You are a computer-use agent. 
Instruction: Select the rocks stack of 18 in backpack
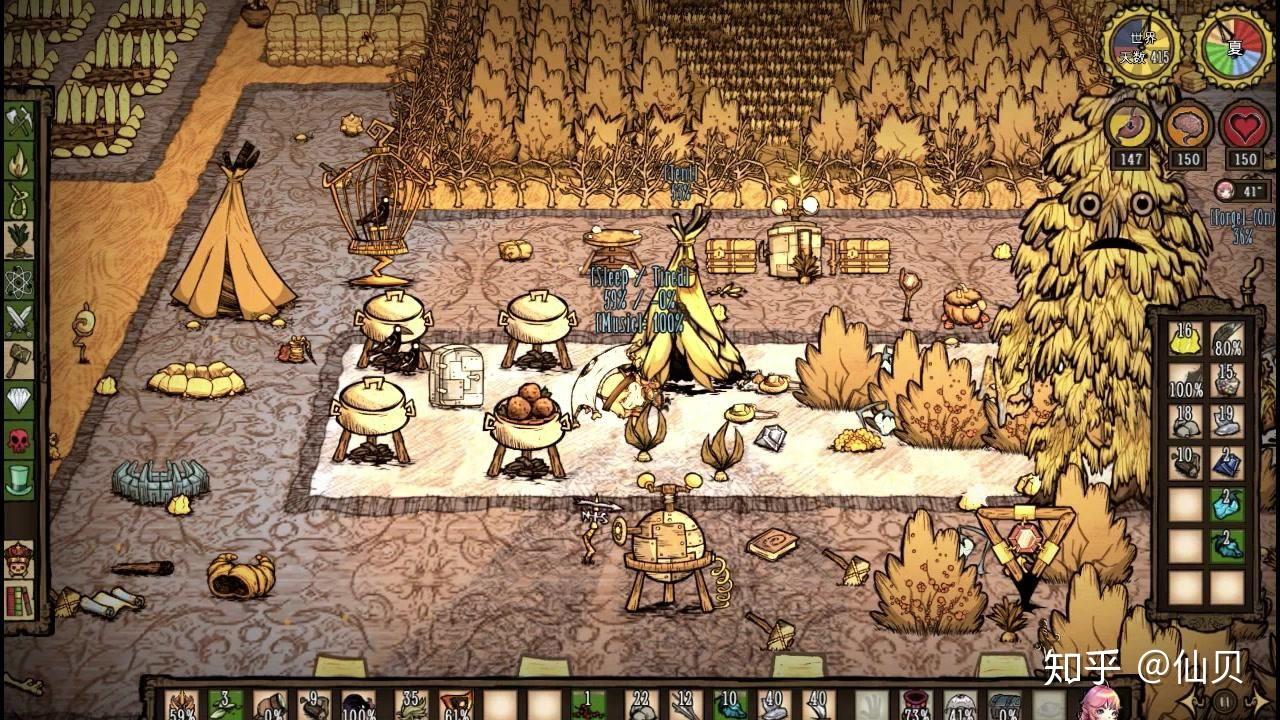(x=1186, y=421)
